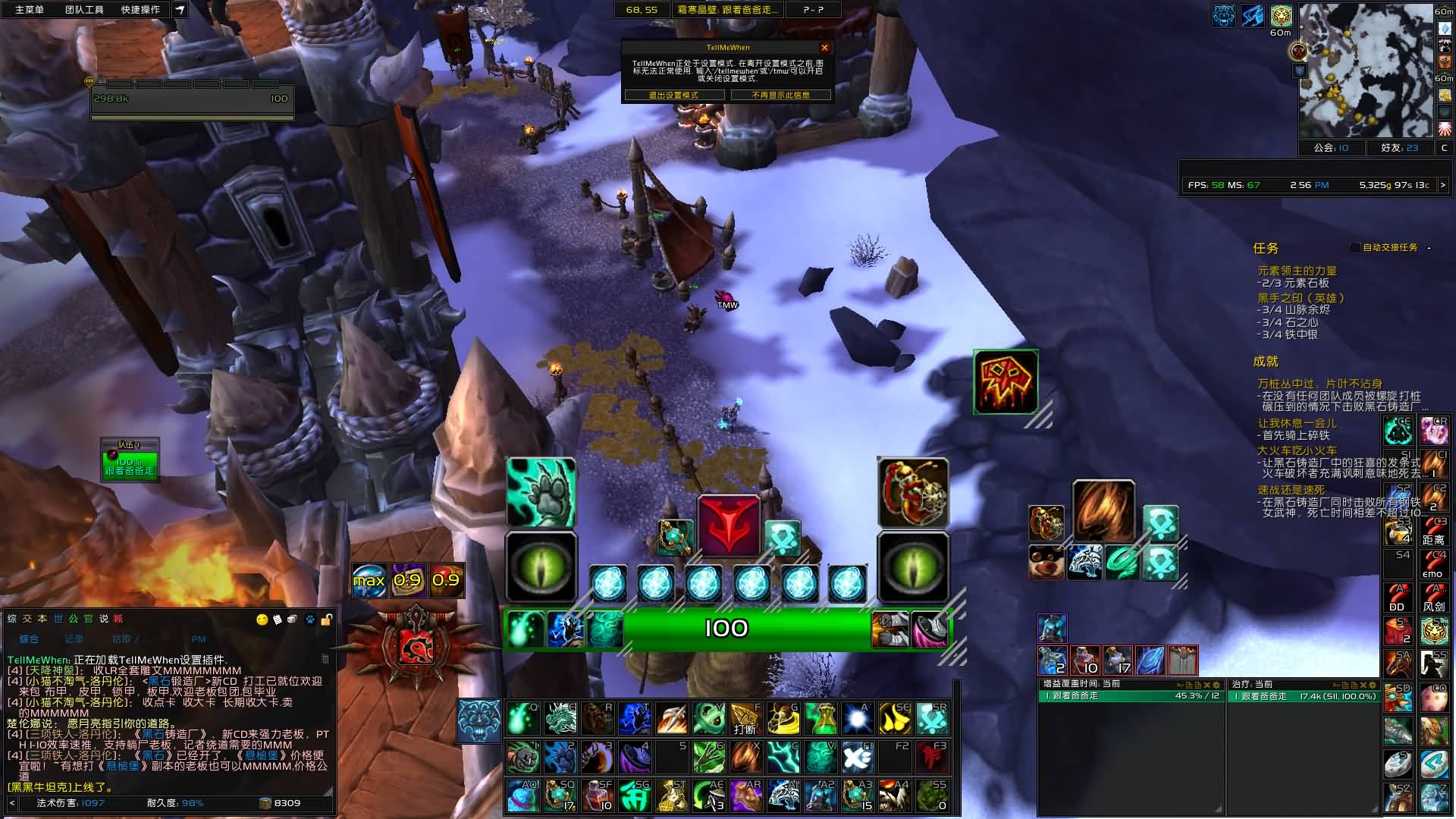This screenshot has width=1456, height=819.
Task: Close the TellMeWhen notice window
Action: tap(824, 48)
